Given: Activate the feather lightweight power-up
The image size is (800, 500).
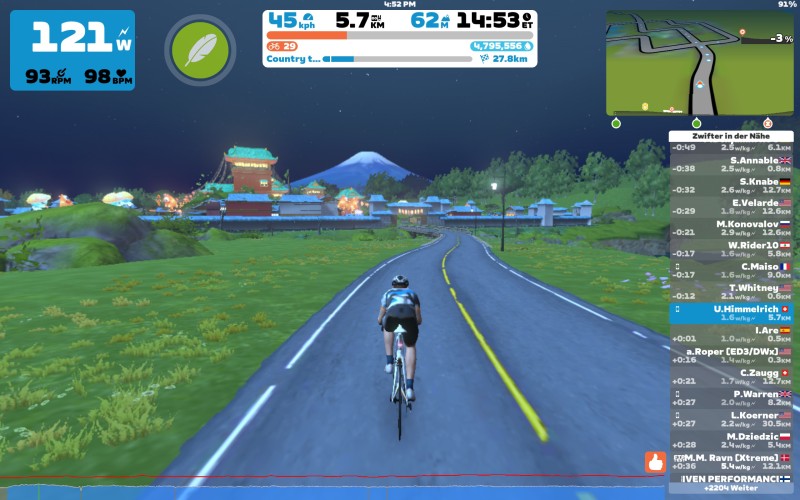Looking at the screenshot, I should pyautogui.click(x=200, y=50).
